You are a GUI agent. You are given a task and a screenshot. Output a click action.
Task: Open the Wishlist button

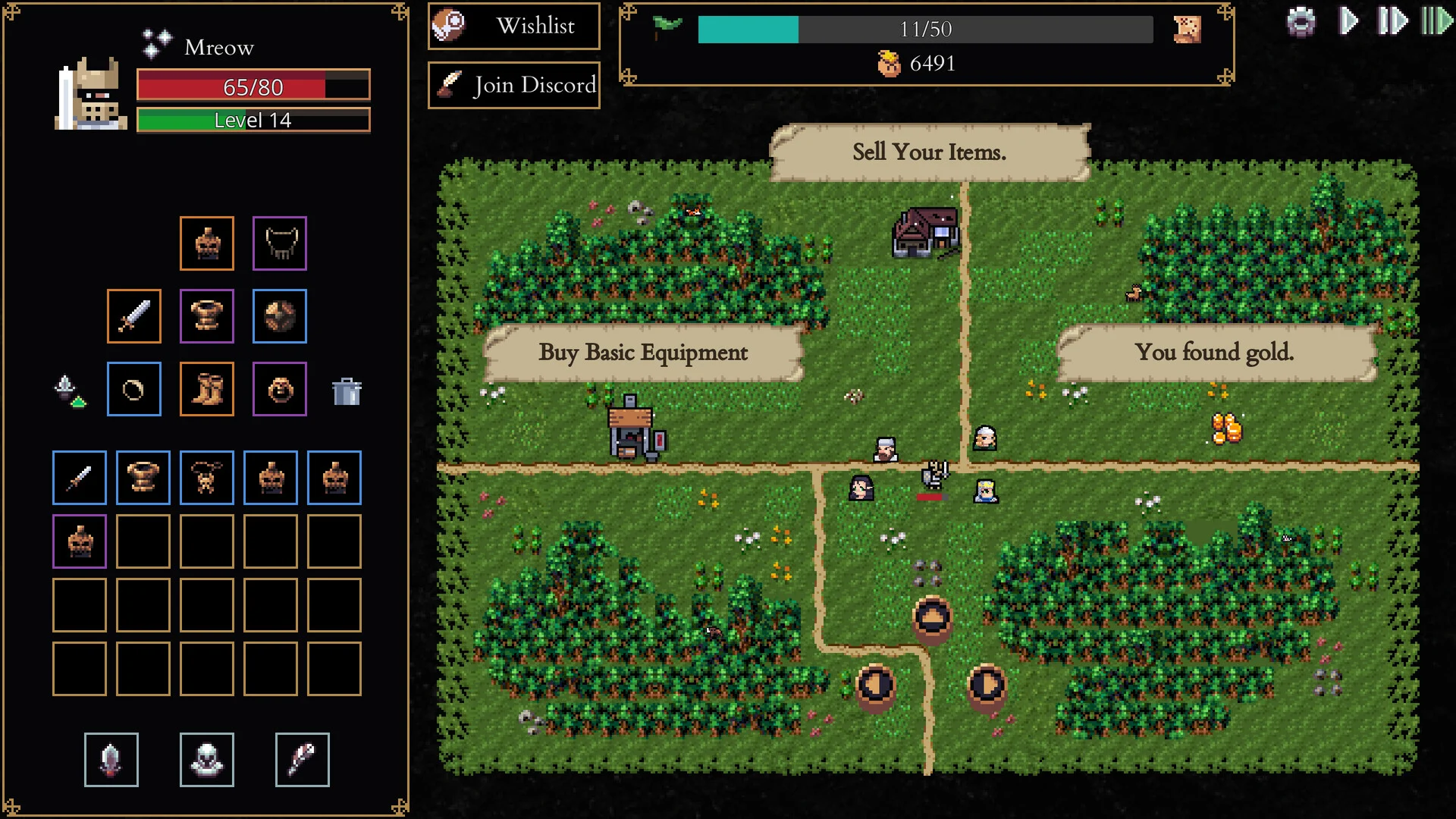point(514,27)
